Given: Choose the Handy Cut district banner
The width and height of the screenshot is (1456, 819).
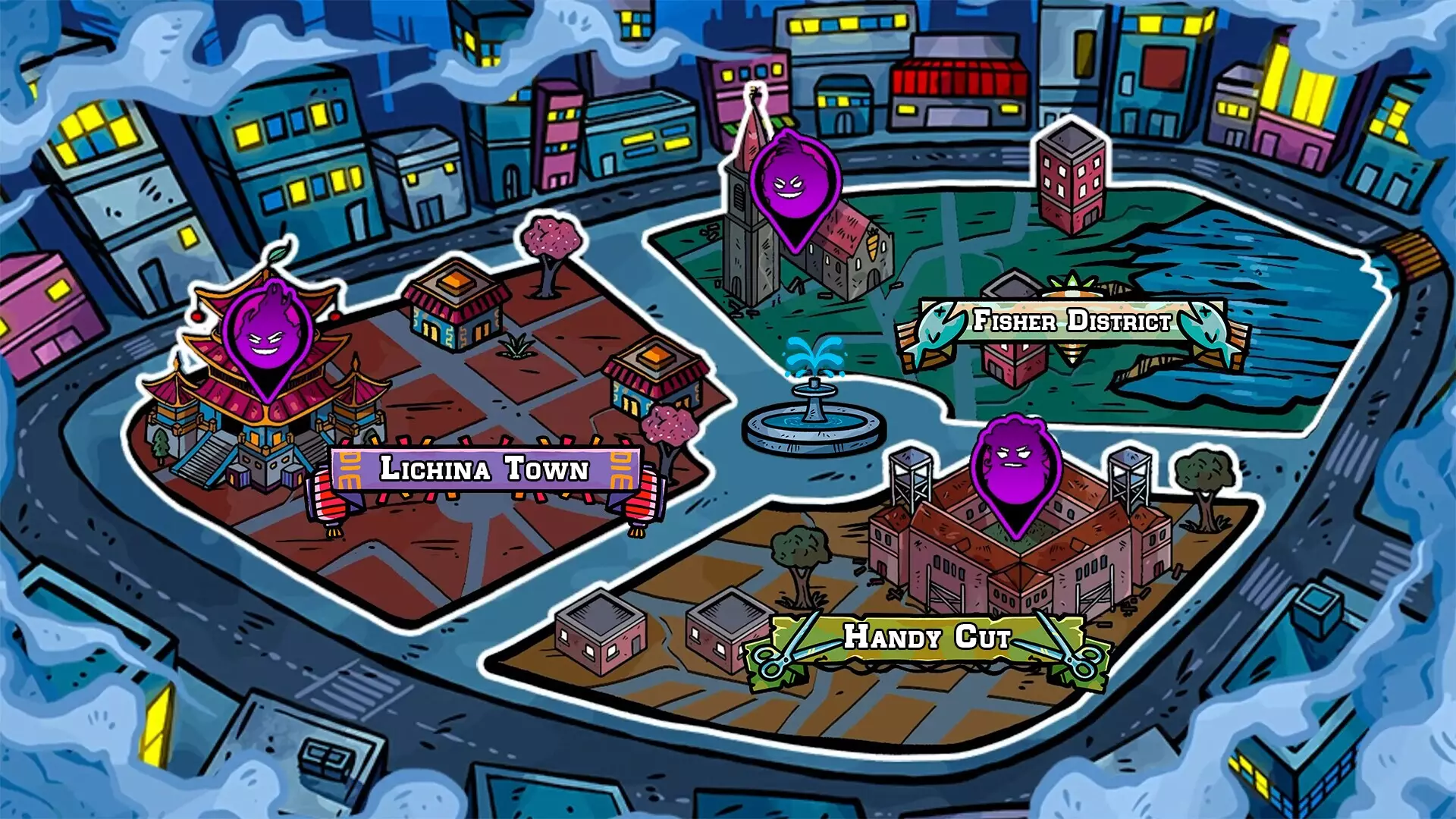Looking at the screenshot, I should [x=927, y=637].
